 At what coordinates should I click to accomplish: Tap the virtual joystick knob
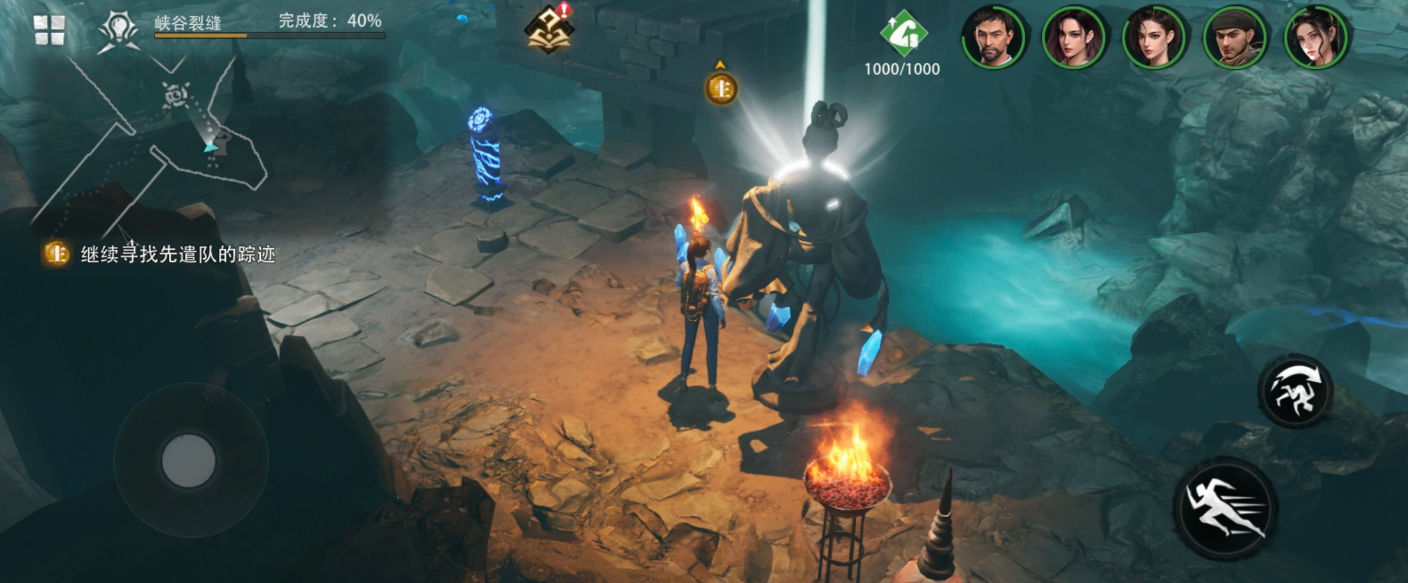(x=189, y=460)
